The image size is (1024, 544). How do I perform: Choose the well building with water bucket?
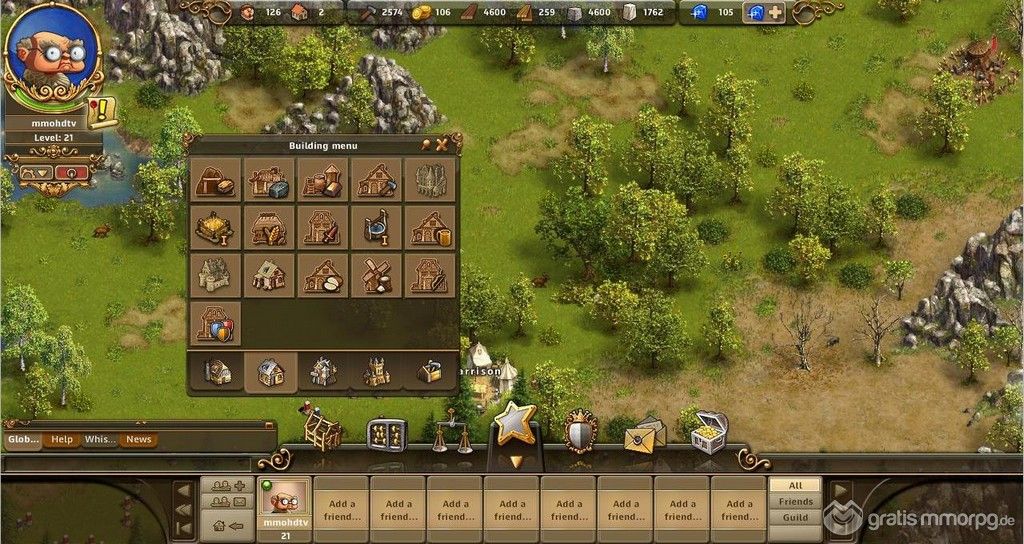pyautogui.click(x=377, y=227)
